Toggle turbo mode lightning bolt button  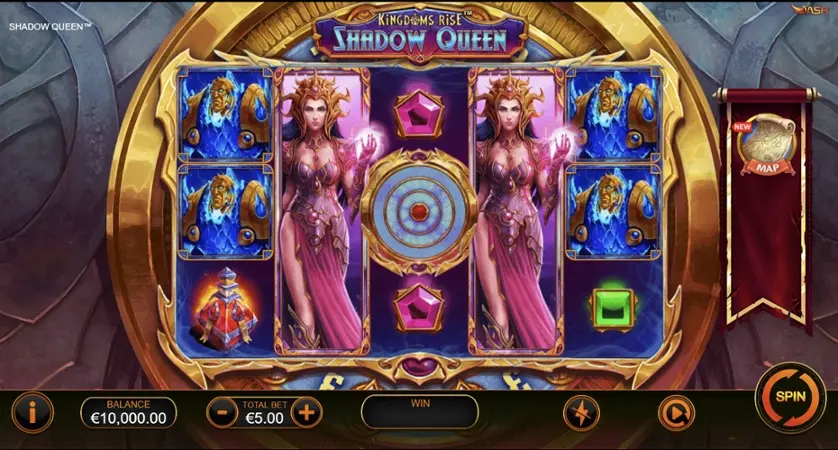pos(581,412)
